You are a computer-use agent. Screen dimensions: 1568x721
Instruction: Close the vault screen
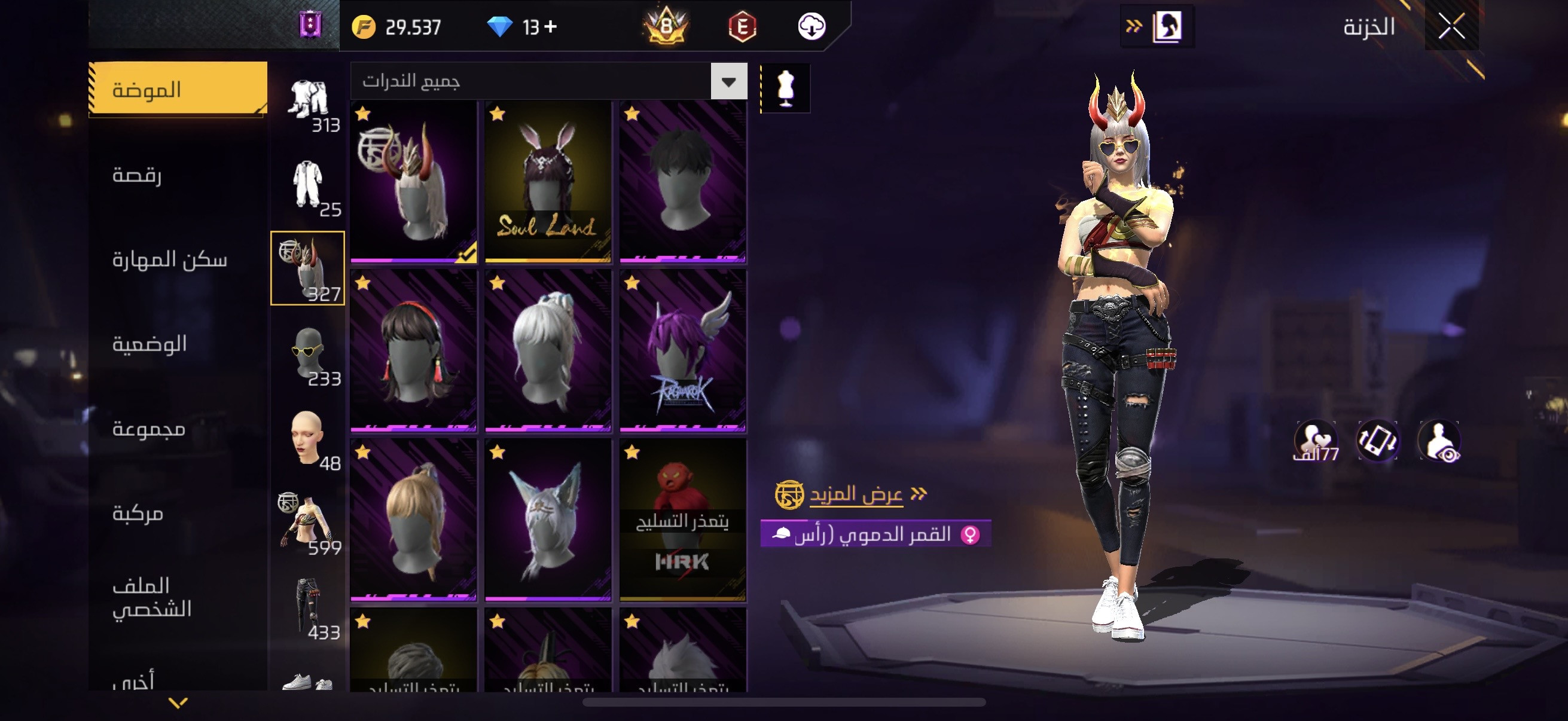(1451, 27)
